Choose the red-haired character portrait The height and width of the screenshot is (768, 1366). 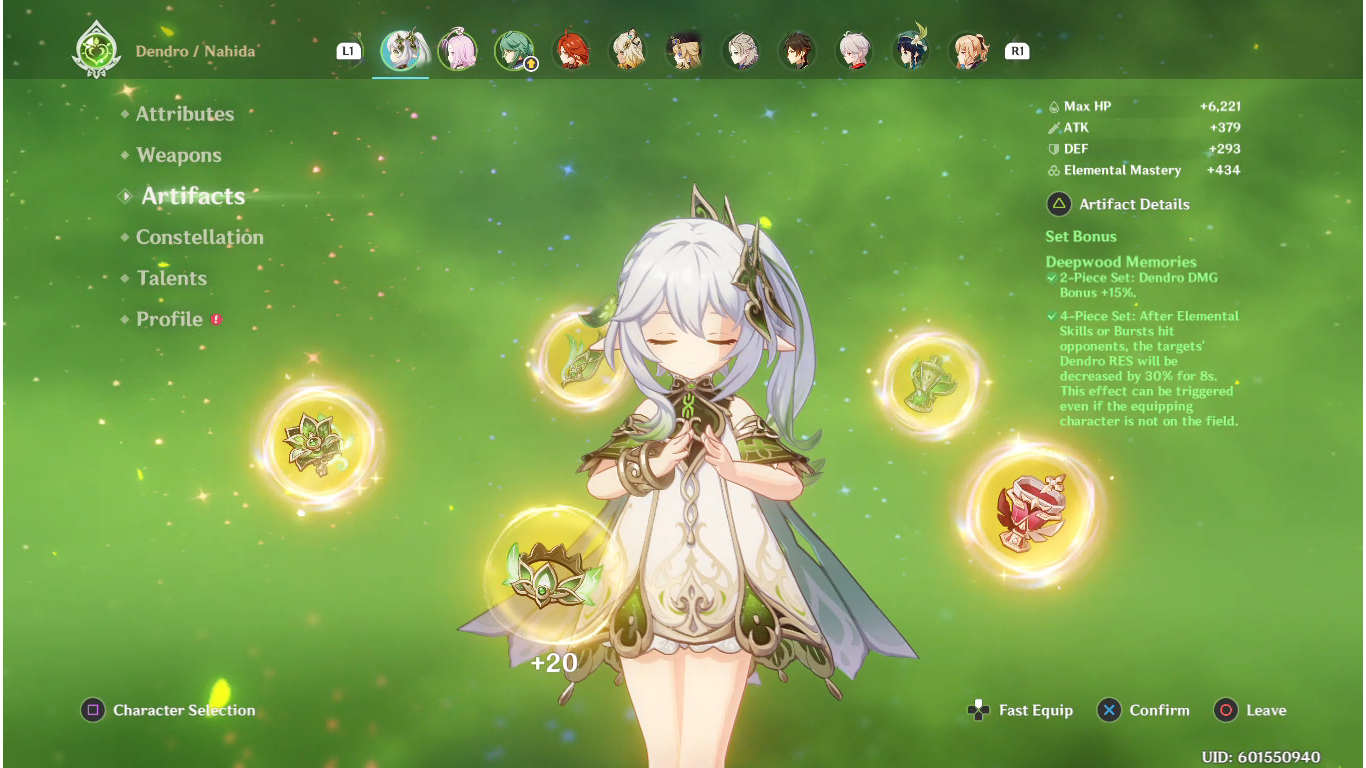tap(571, 51)
